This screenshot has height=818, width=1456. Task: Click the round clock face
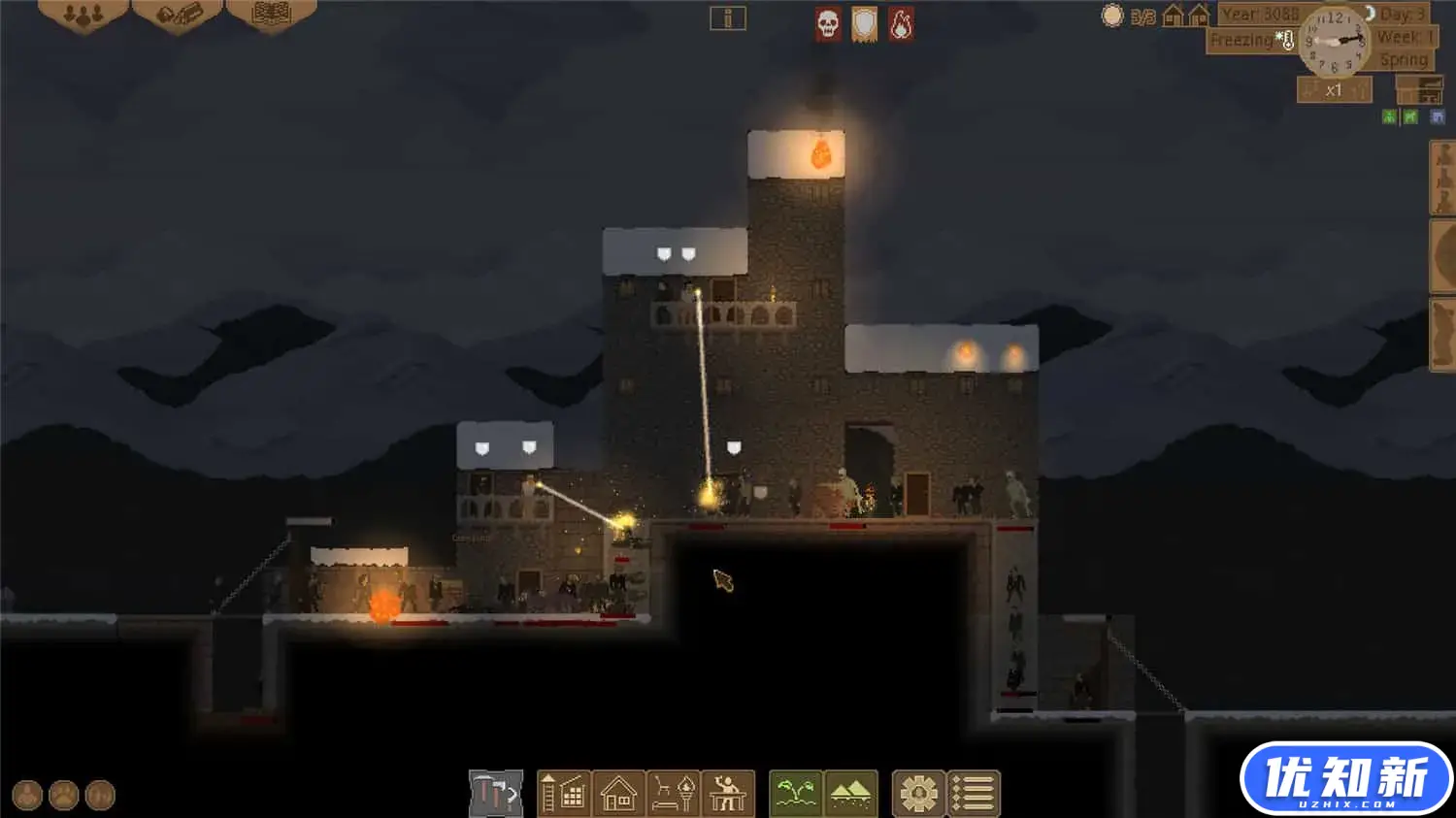(1336, 42)
